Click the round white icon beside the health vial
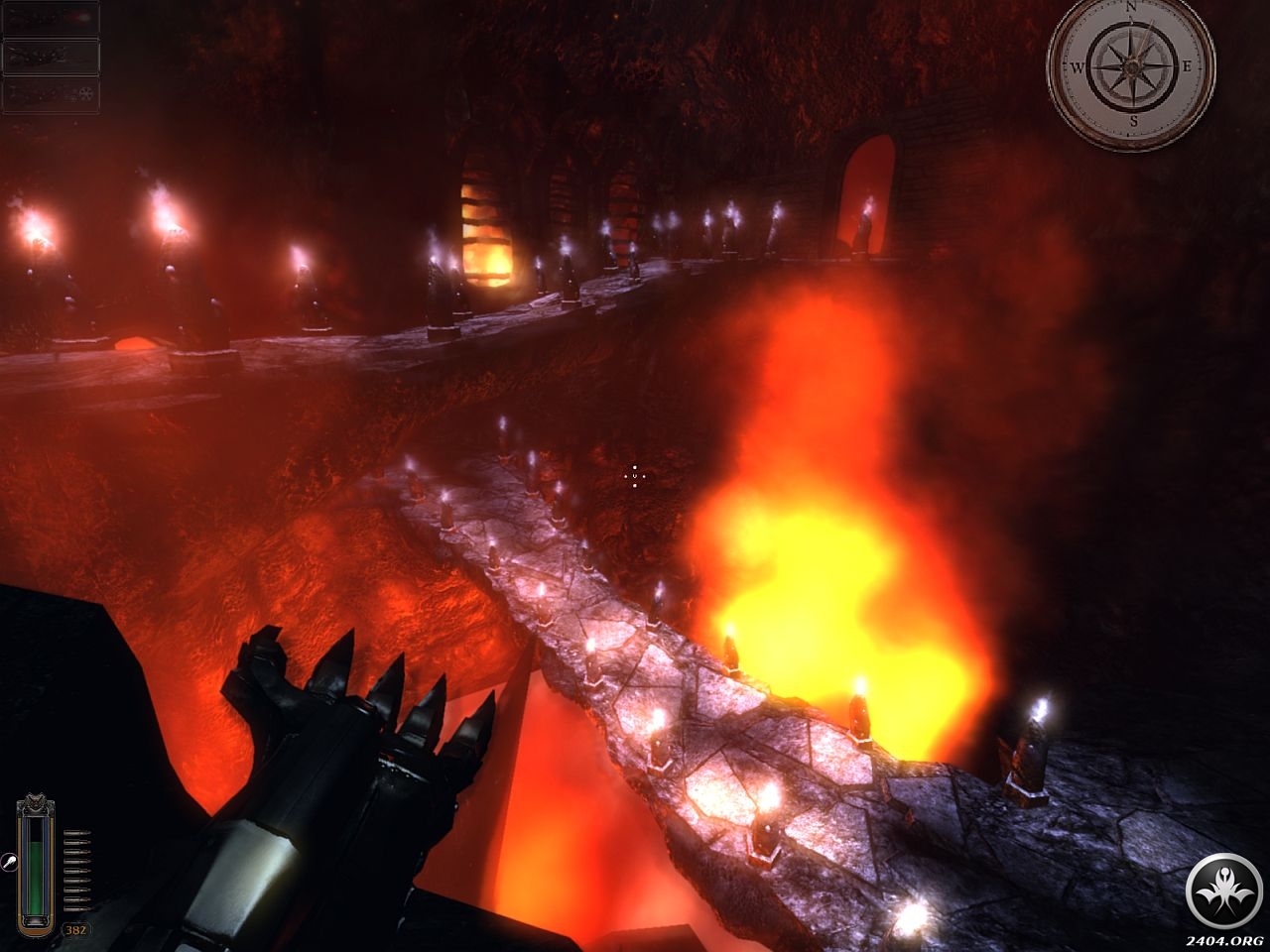The image size is (1270, 952). (7, 863)
